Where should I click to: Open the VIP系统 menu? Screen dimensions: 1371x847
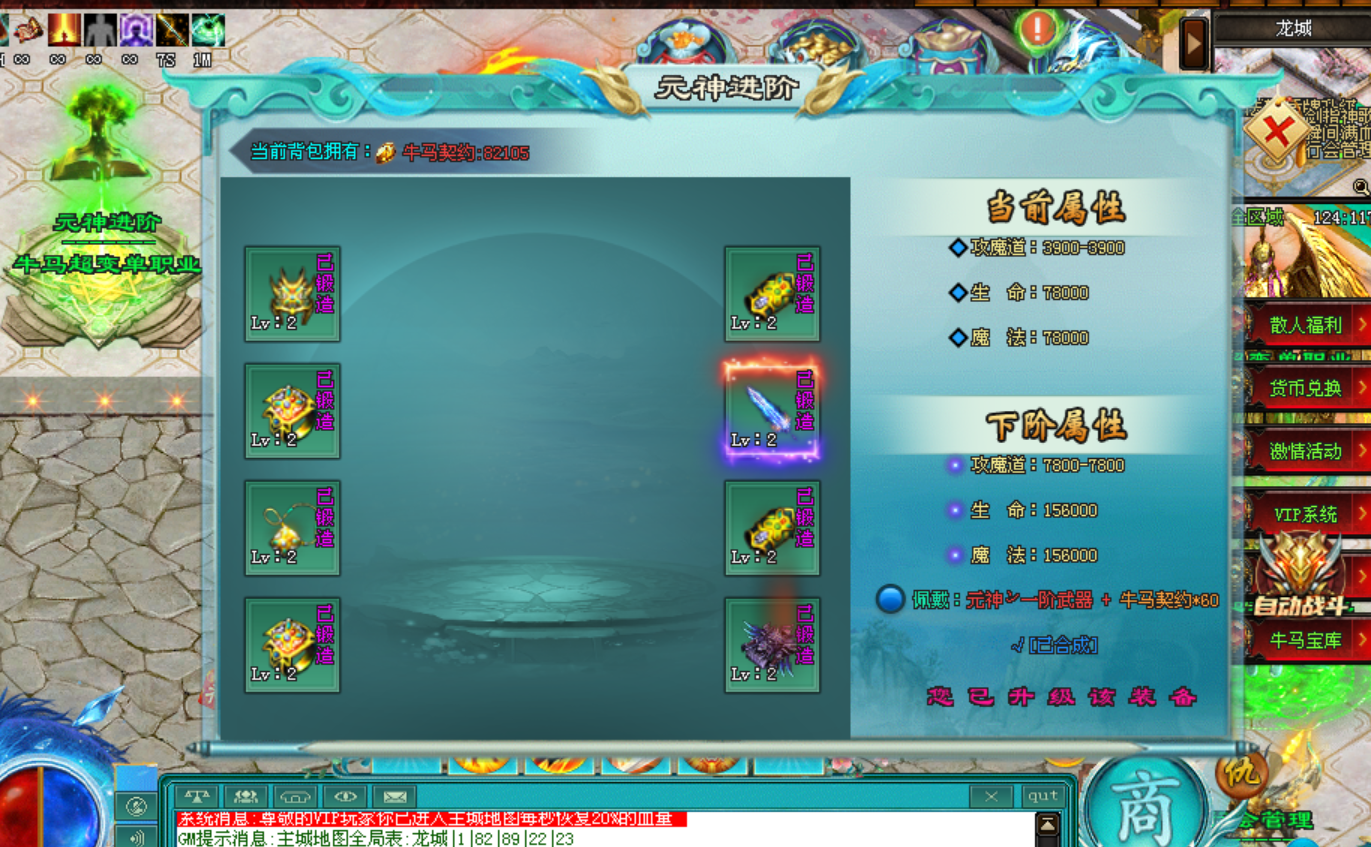pyautogui.click(x=1306, y=514)
